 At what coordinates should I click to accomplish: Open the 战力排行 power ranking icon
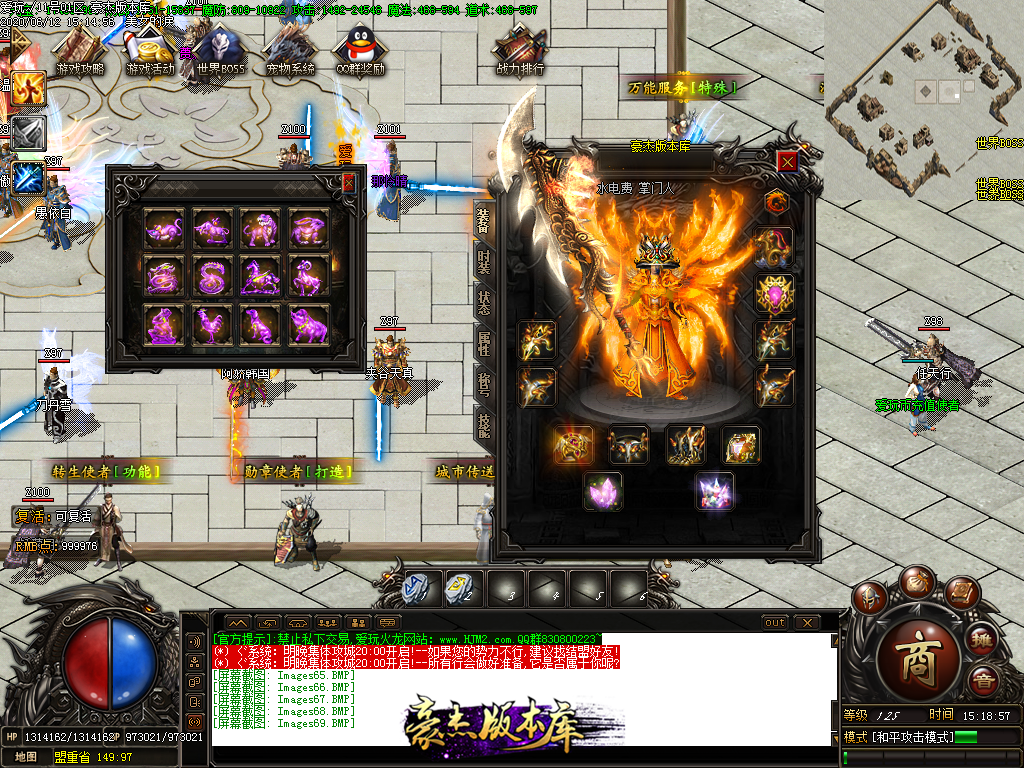[x=520, y=50]
